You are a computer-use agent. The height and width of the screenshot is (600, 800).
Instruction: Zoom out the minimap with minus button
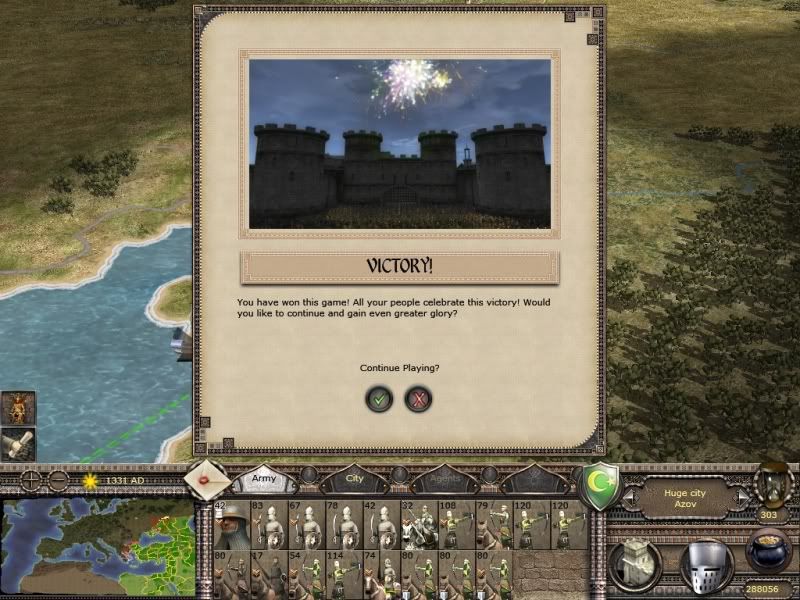click(57, 480)
